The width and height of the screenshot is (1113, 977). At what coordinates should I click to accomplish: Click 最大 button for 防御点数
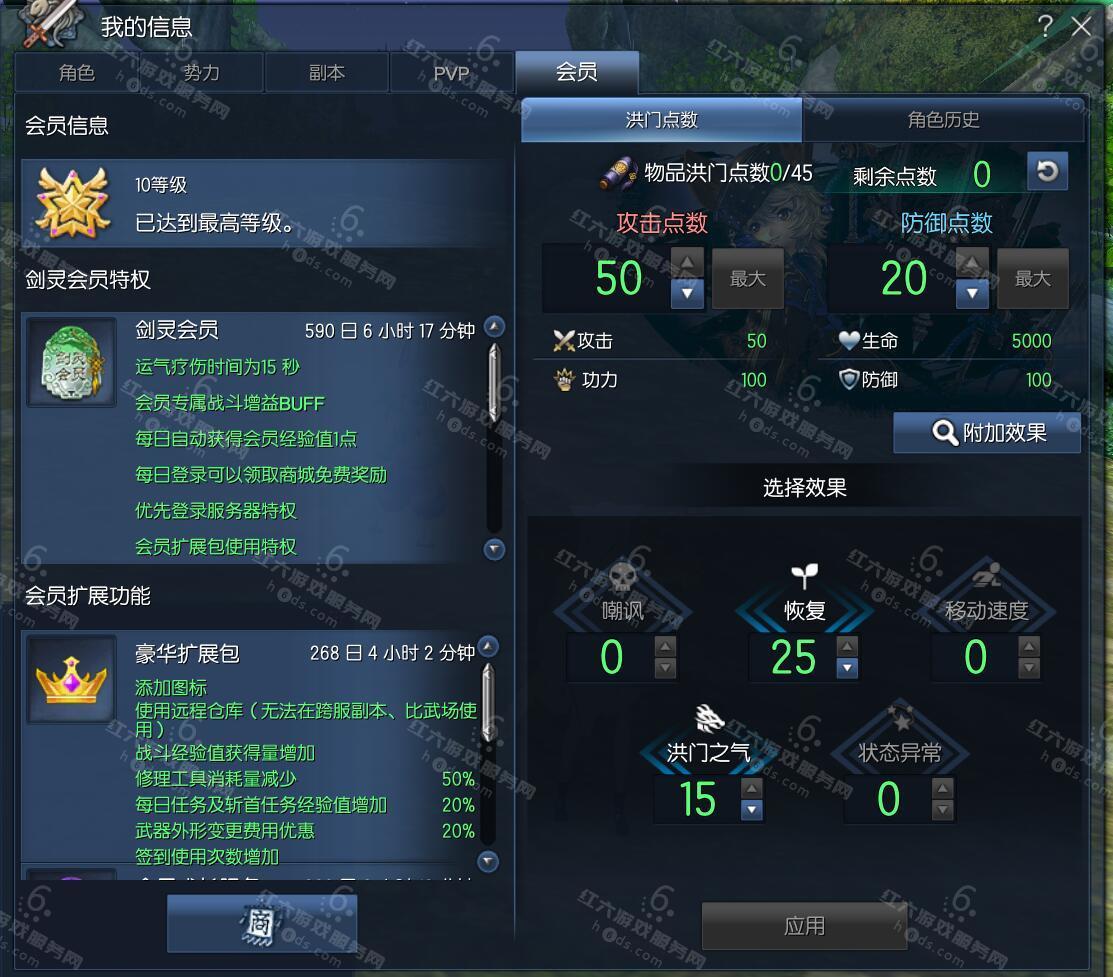pyautogui.click(x=1033, y=279)
